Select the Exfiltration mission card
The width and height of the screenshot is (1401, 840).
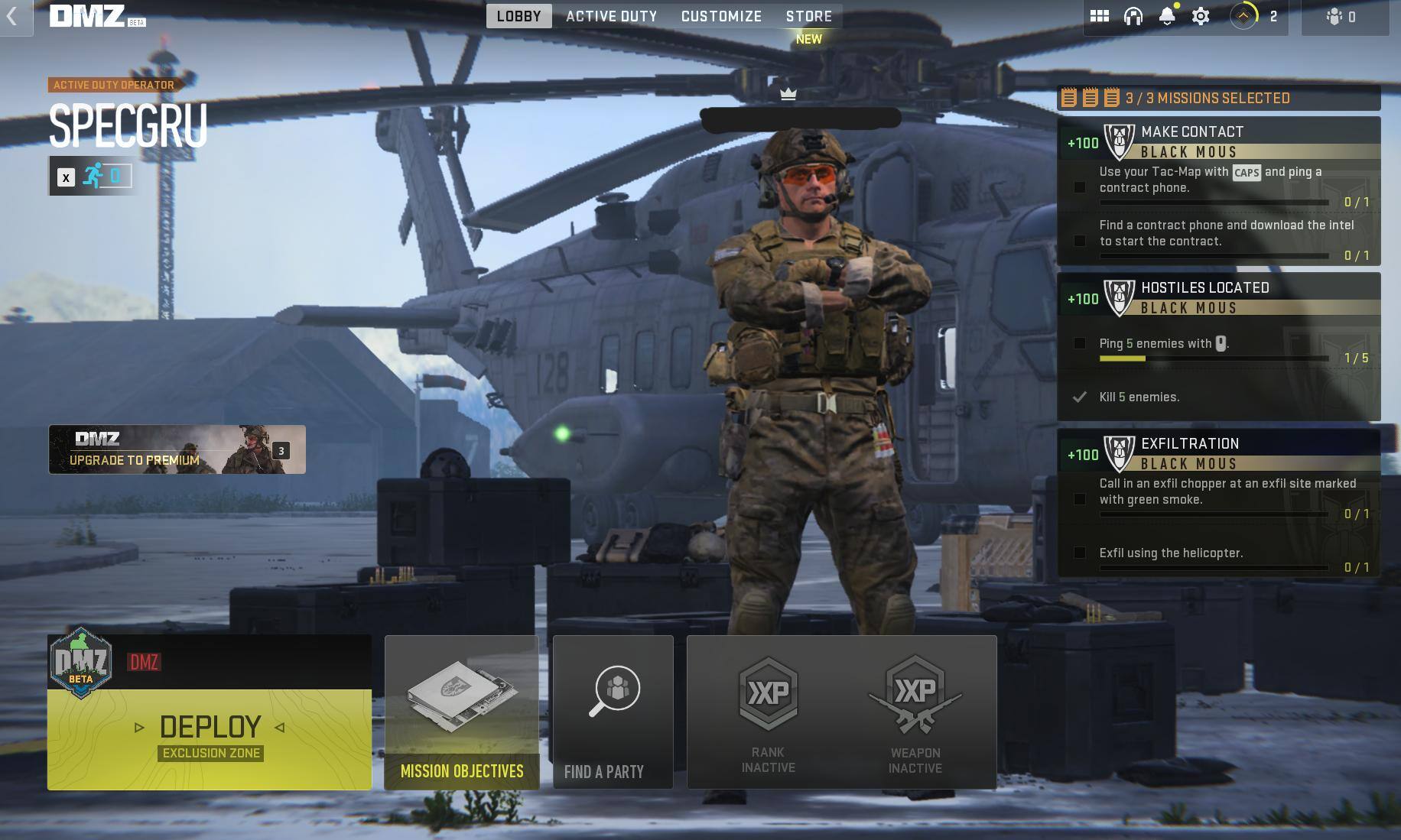(1218, 503)
